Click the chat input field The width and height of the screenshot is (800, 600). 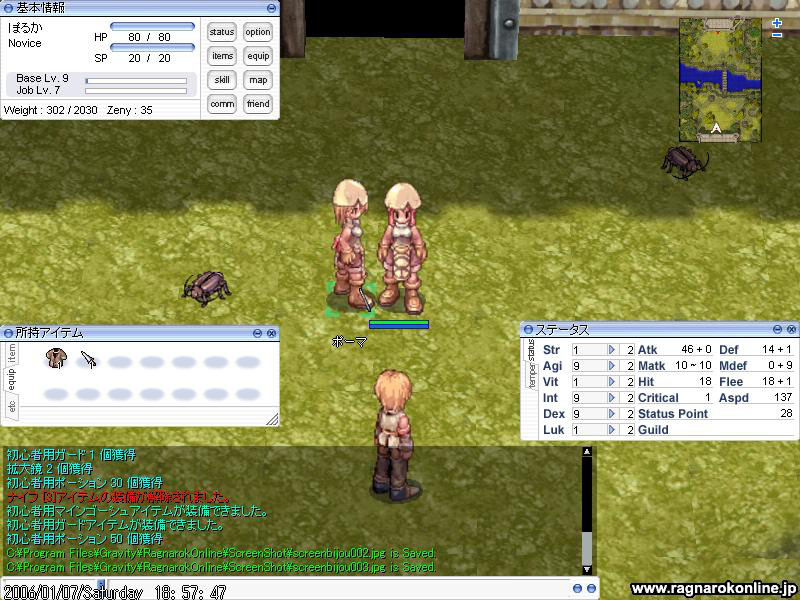(x=300, y=590)
